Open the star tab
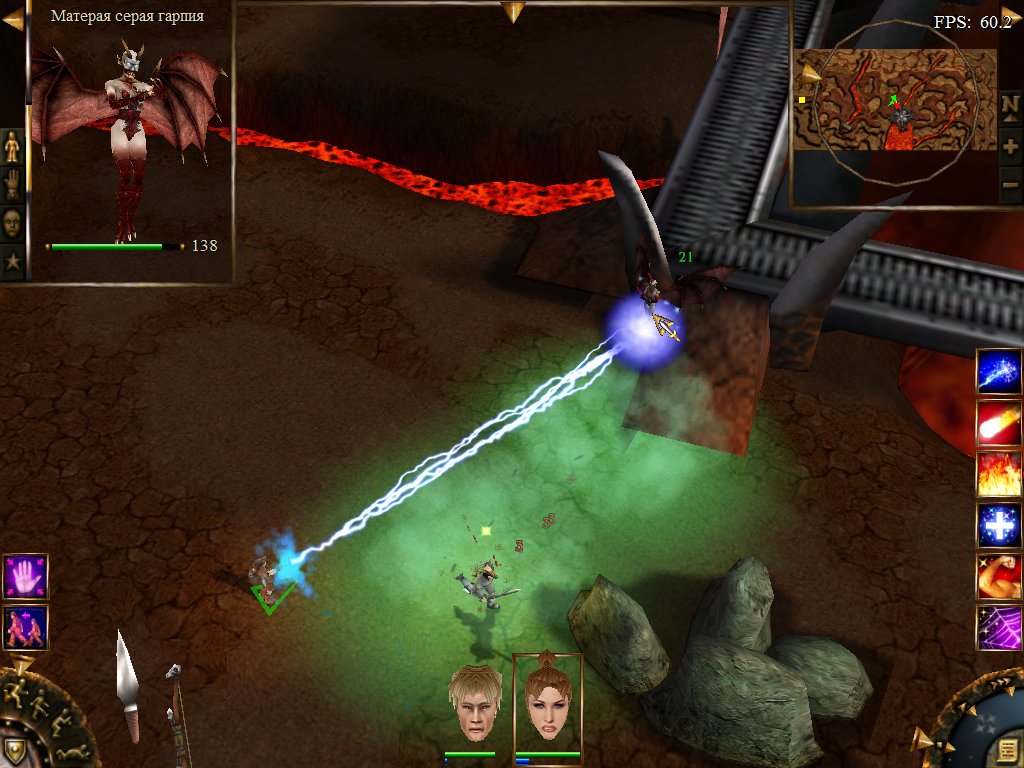1024x768 pixels. coord(12,262)
